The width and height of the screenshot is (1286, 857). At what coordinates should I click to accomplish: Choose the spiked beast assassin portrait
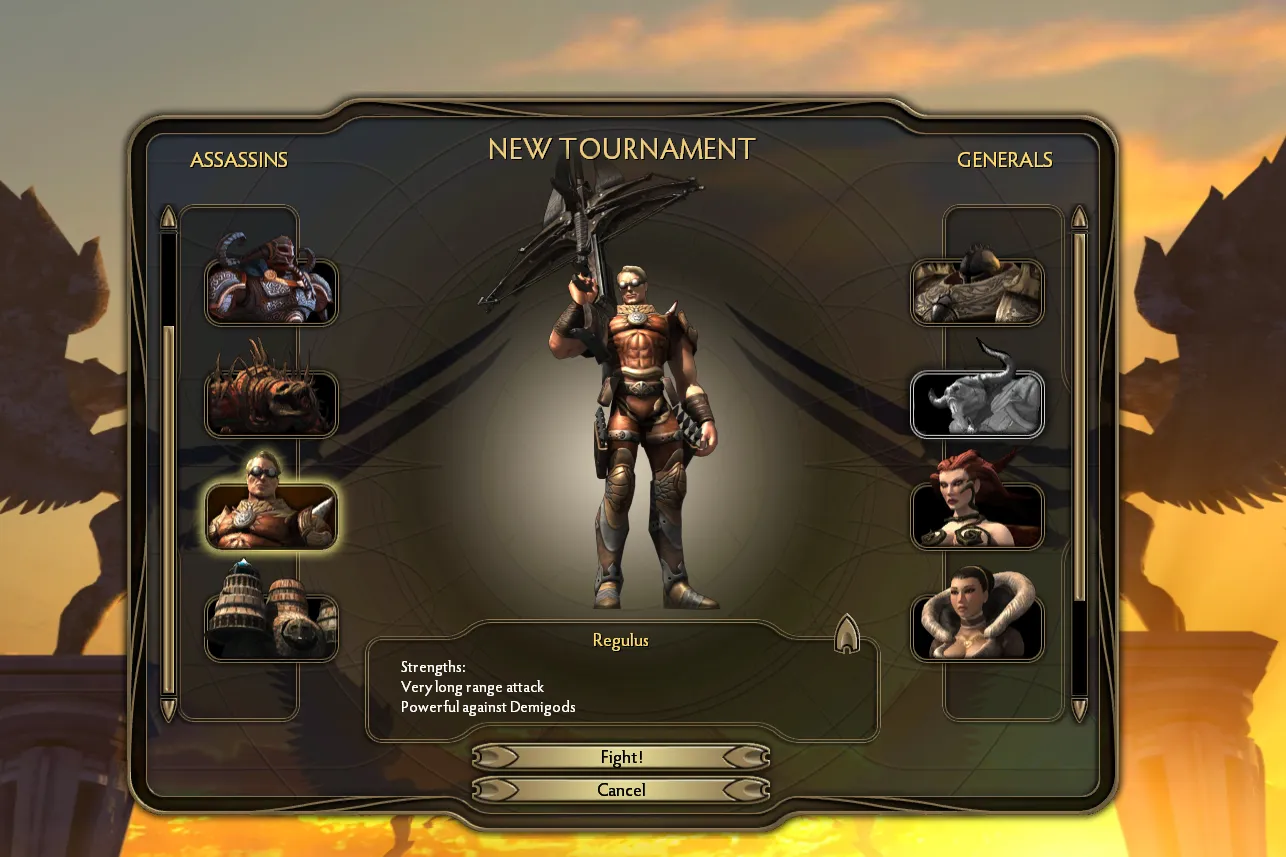pyautogui.click(x=271, y=403)
